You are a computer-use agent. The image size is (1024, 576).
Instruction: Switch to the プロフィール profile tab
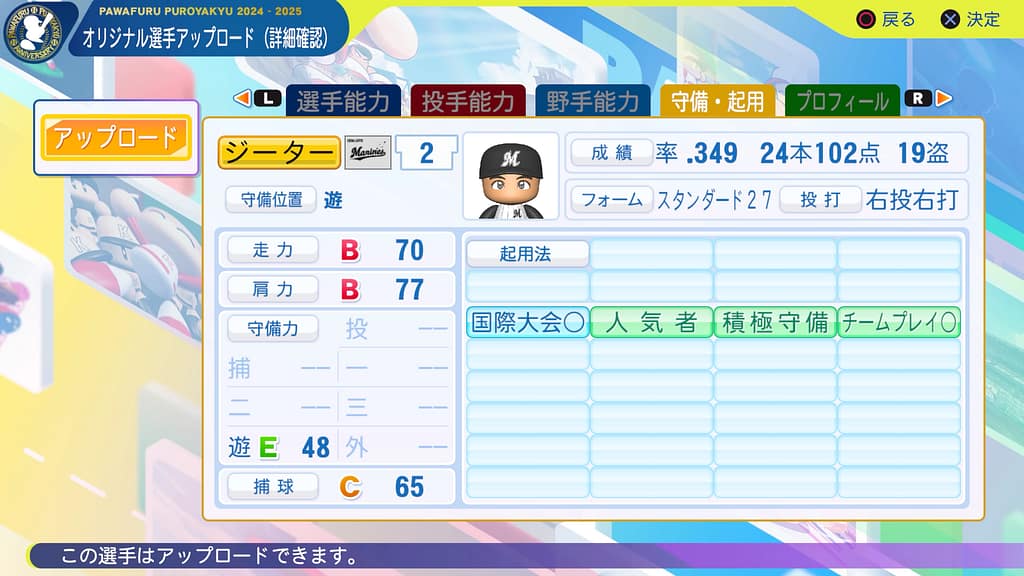click(x=842, y=101)
